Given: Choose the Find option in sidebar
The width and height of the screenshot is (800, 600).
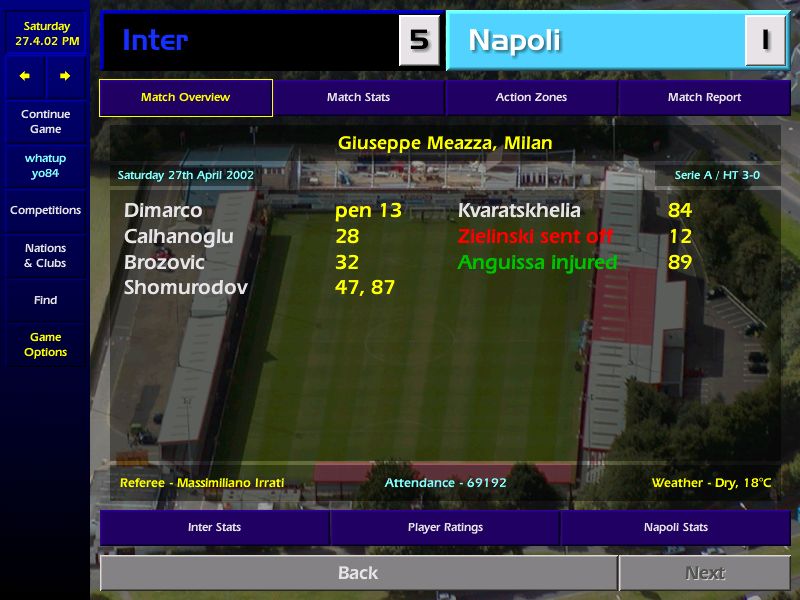Looking at the screenshot, I should (x=45, y=300).
